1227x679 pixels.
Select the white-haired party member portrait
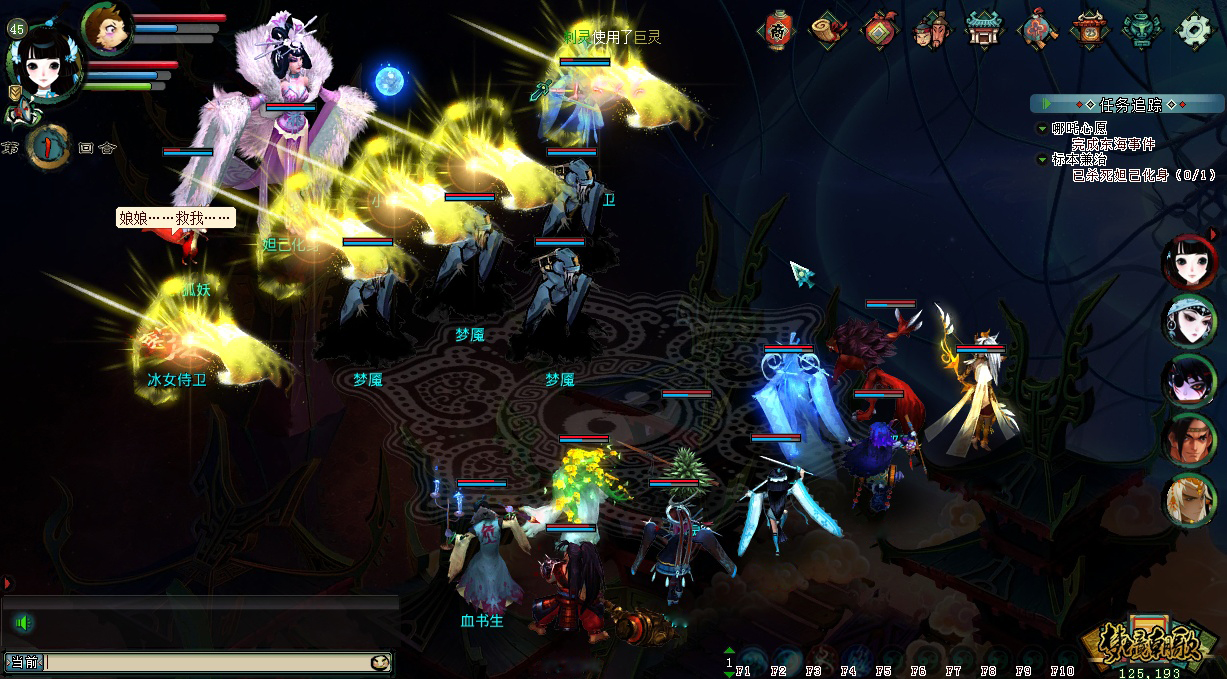pos(1189,500)
